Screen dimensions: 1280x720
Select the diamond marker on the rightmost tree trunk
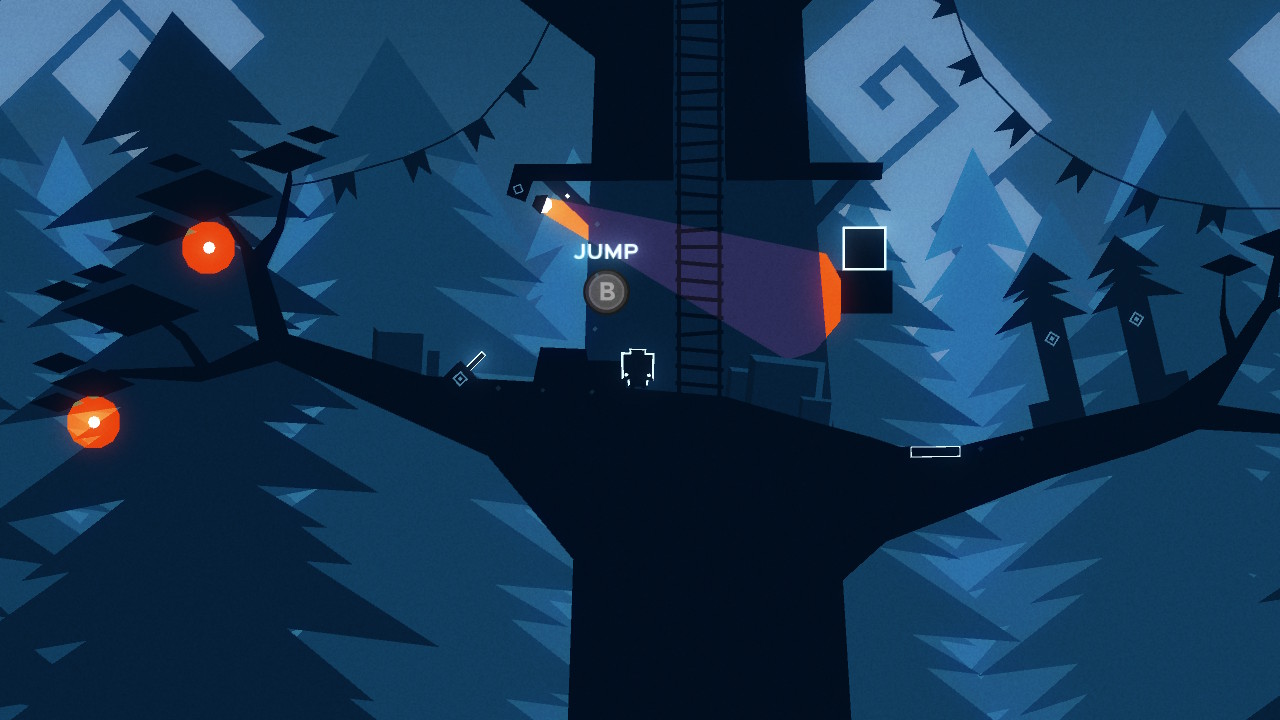pyautogui.click(x=1136, y=318)
